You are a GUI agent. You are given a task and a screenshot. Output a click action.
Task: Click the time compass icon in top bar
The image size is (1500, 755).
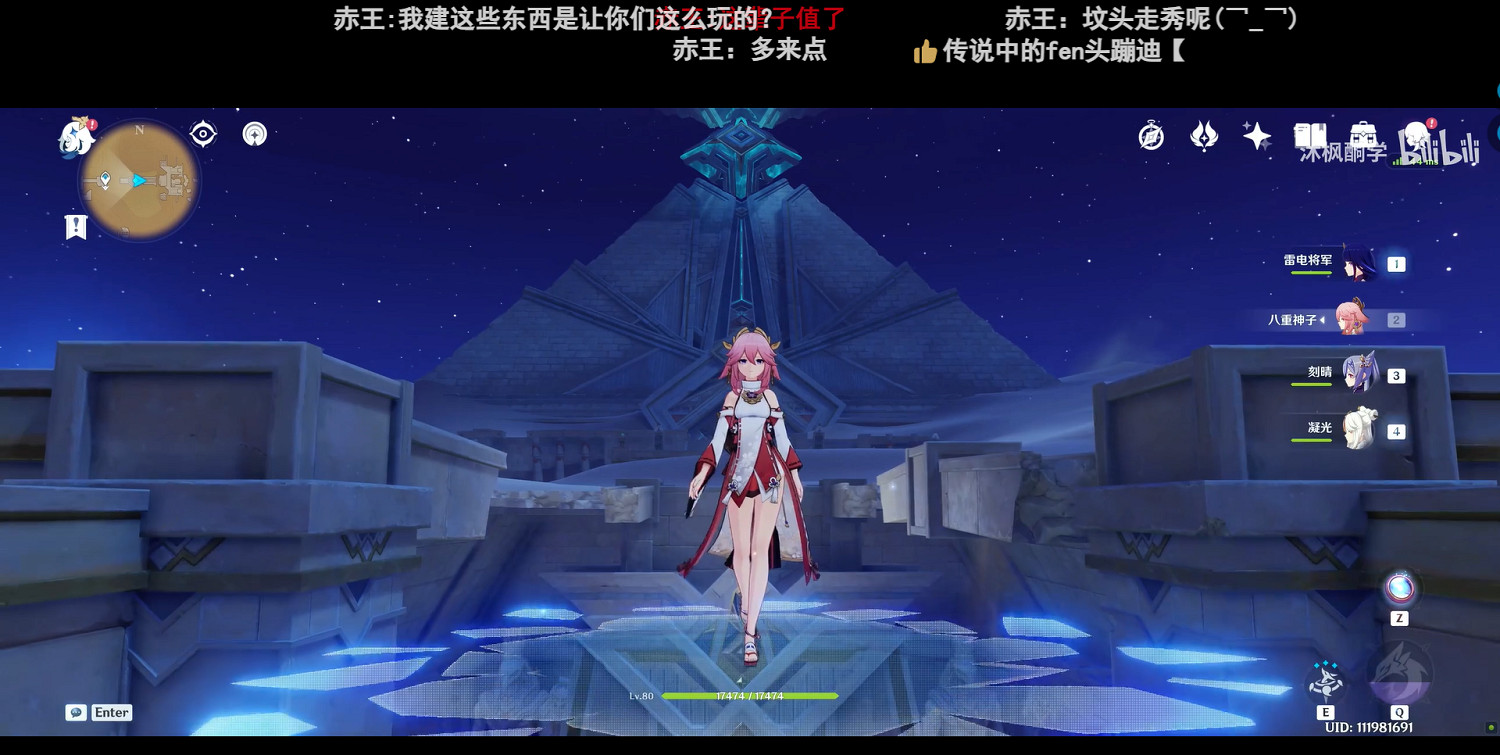(x=1150, y=134)
